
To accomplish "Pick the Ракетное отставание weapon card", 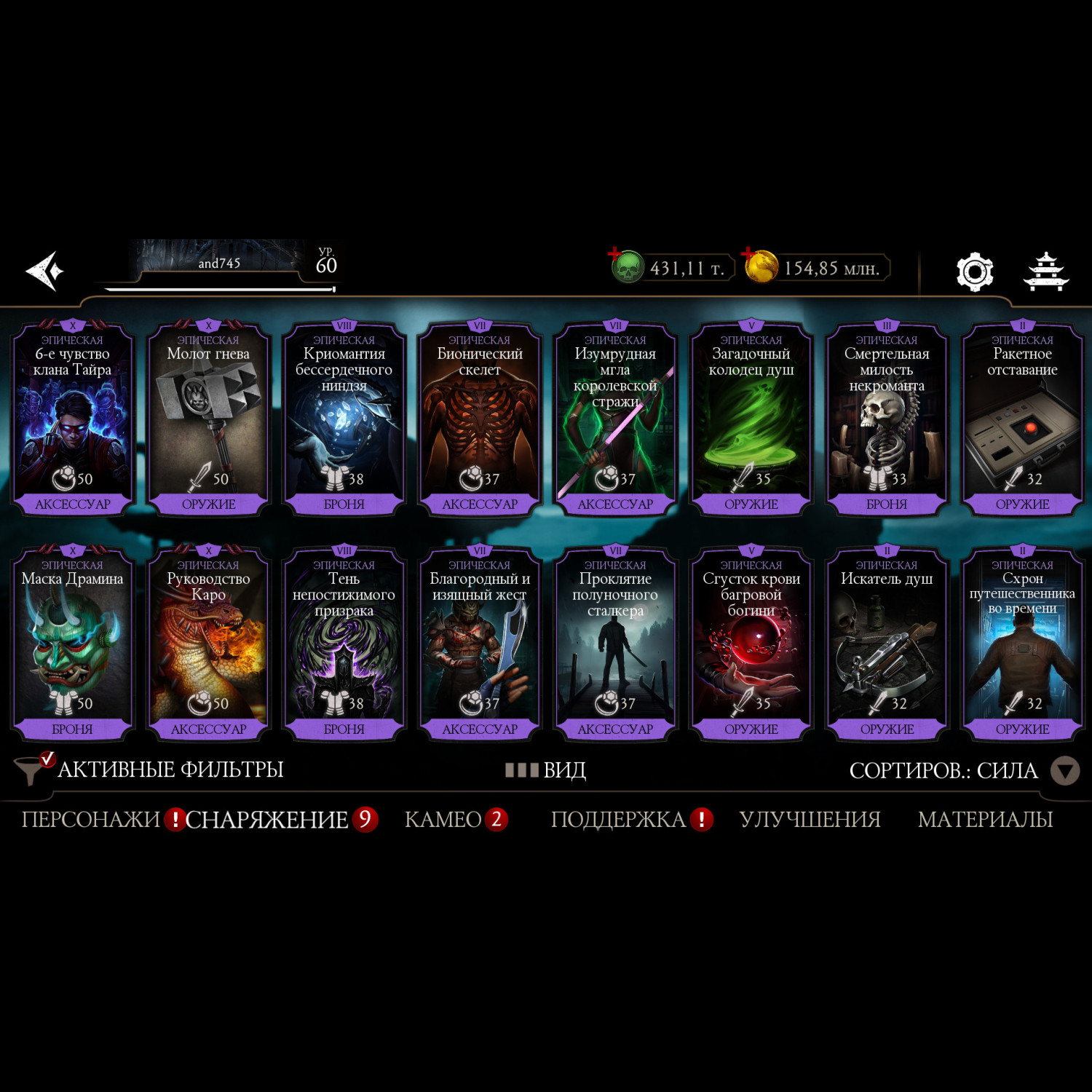I will pyautogui.click(x=1022, y=419).
